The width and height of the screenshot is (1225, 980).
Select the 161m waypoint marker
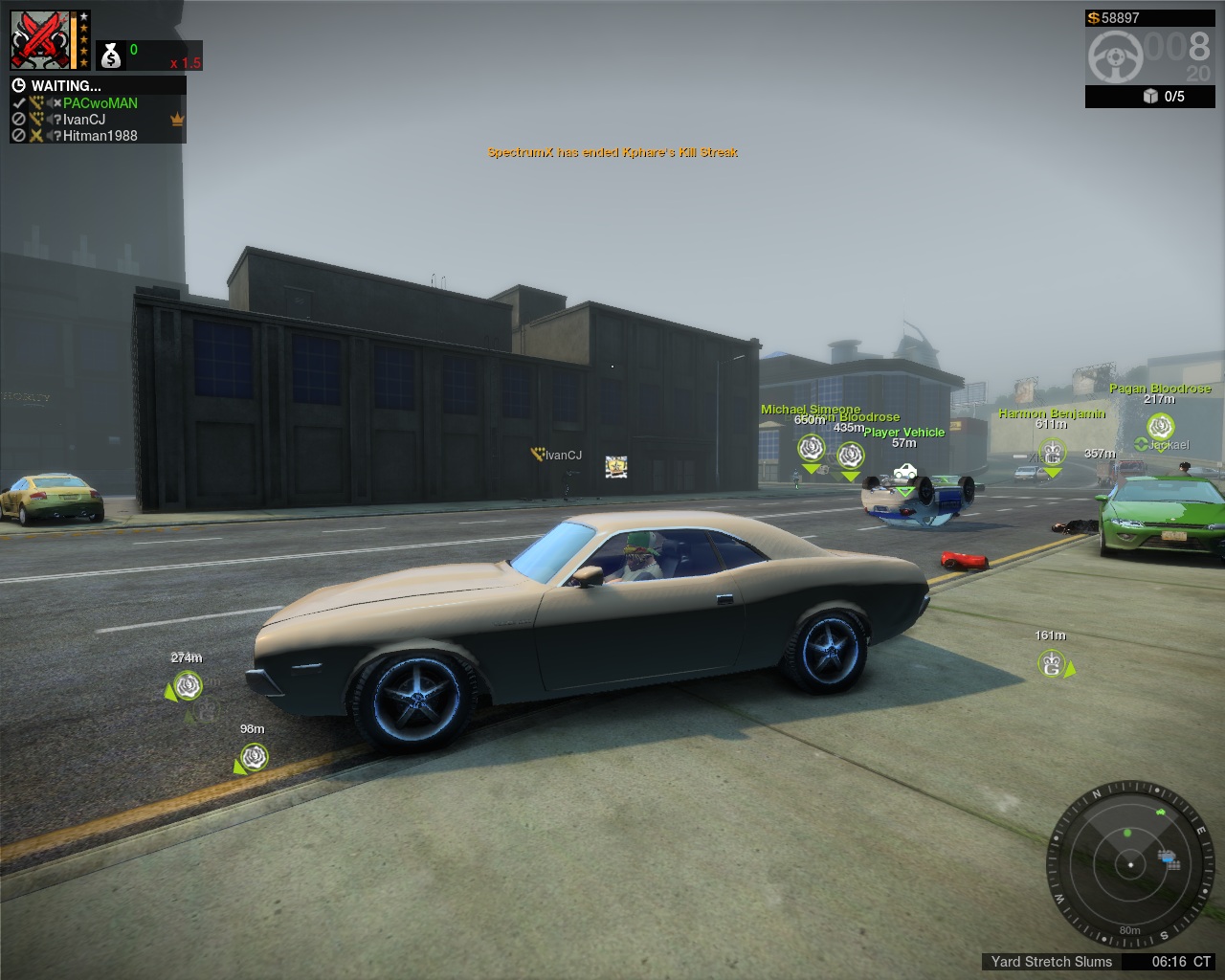point(1052,664)
